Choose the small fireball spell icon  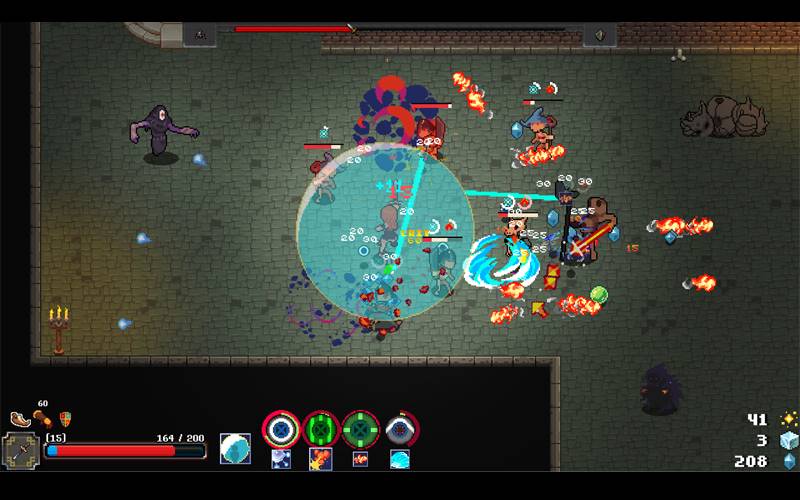coord(360,459)
